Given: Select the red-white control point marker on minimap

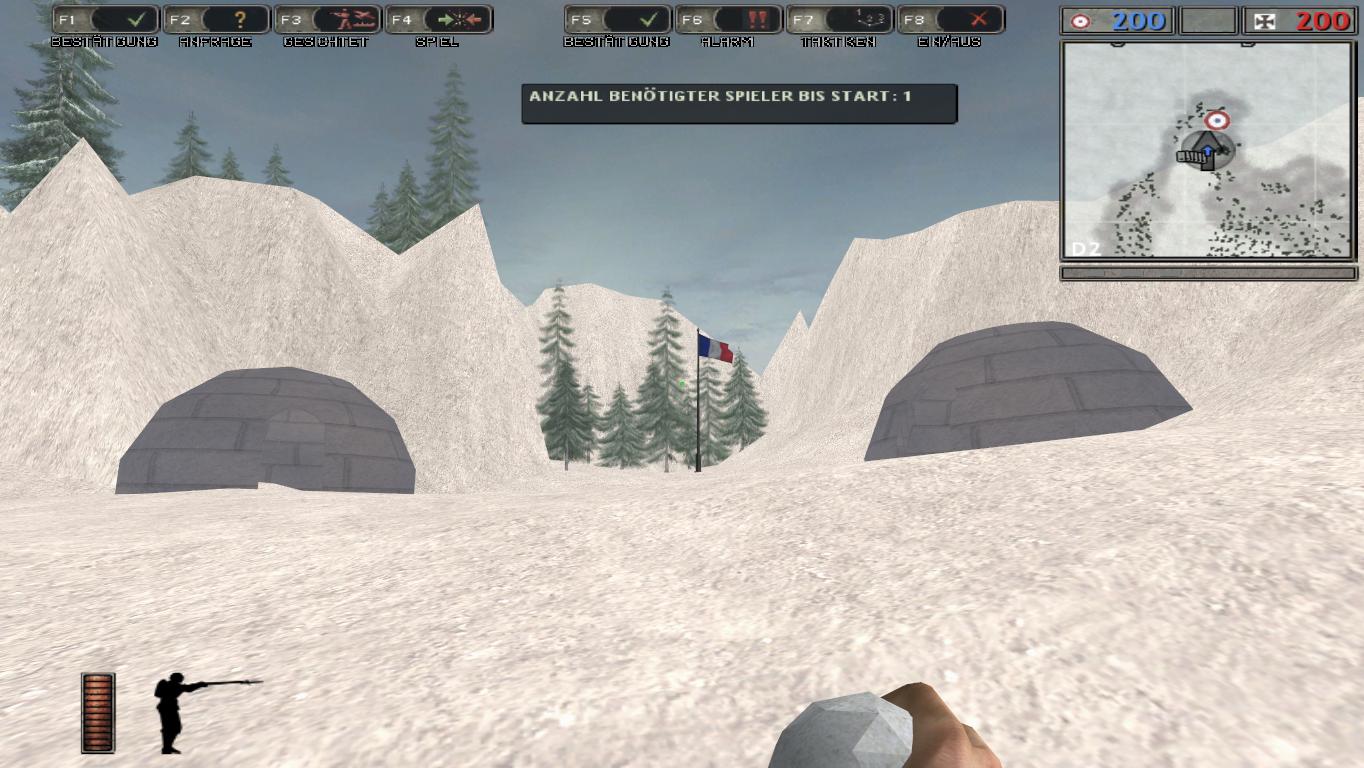Looking at the screenshot, I should click(x=1217, y=121).
